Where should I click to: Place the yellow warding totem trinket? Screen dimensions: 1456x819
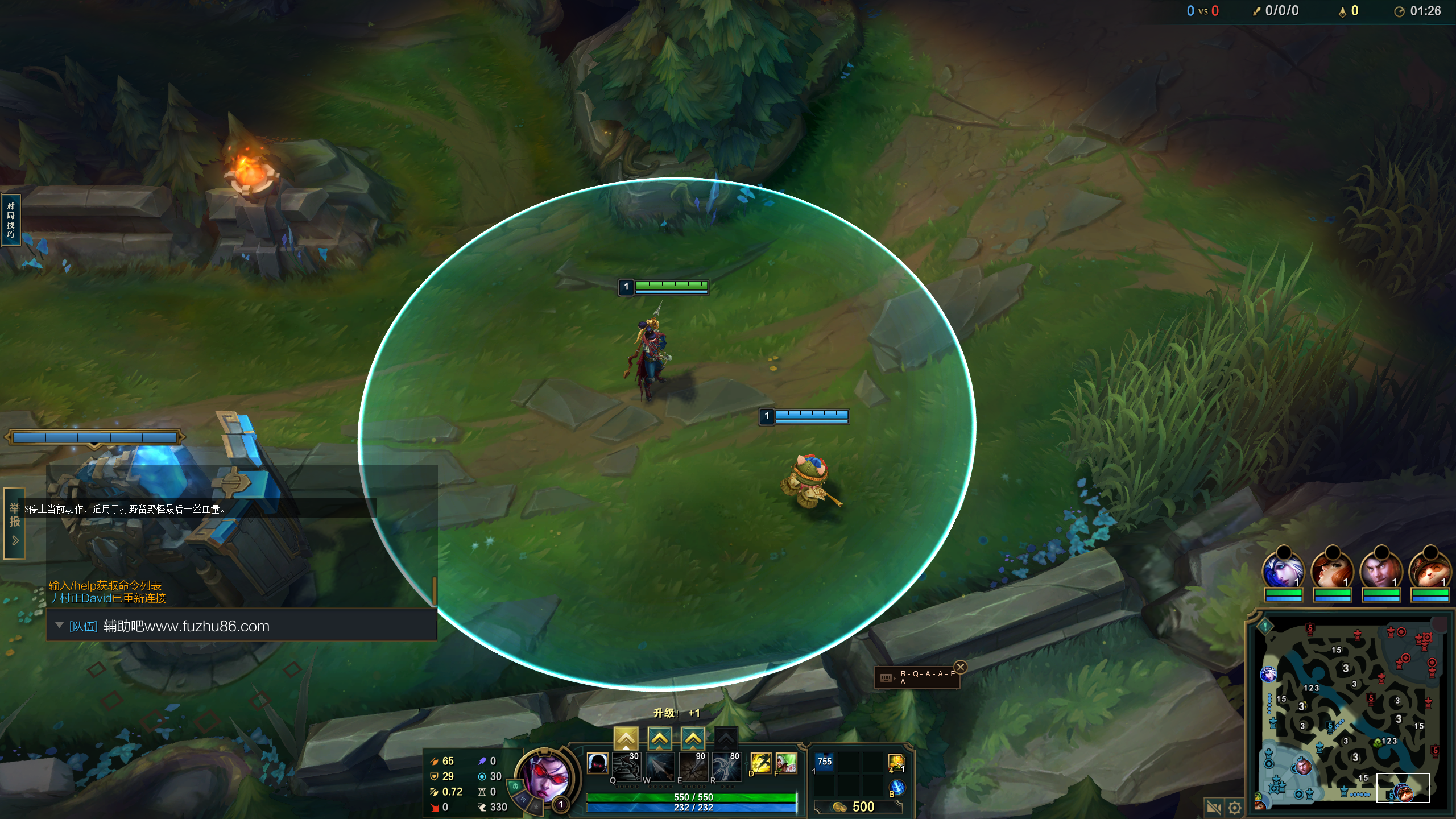[896, 763]
